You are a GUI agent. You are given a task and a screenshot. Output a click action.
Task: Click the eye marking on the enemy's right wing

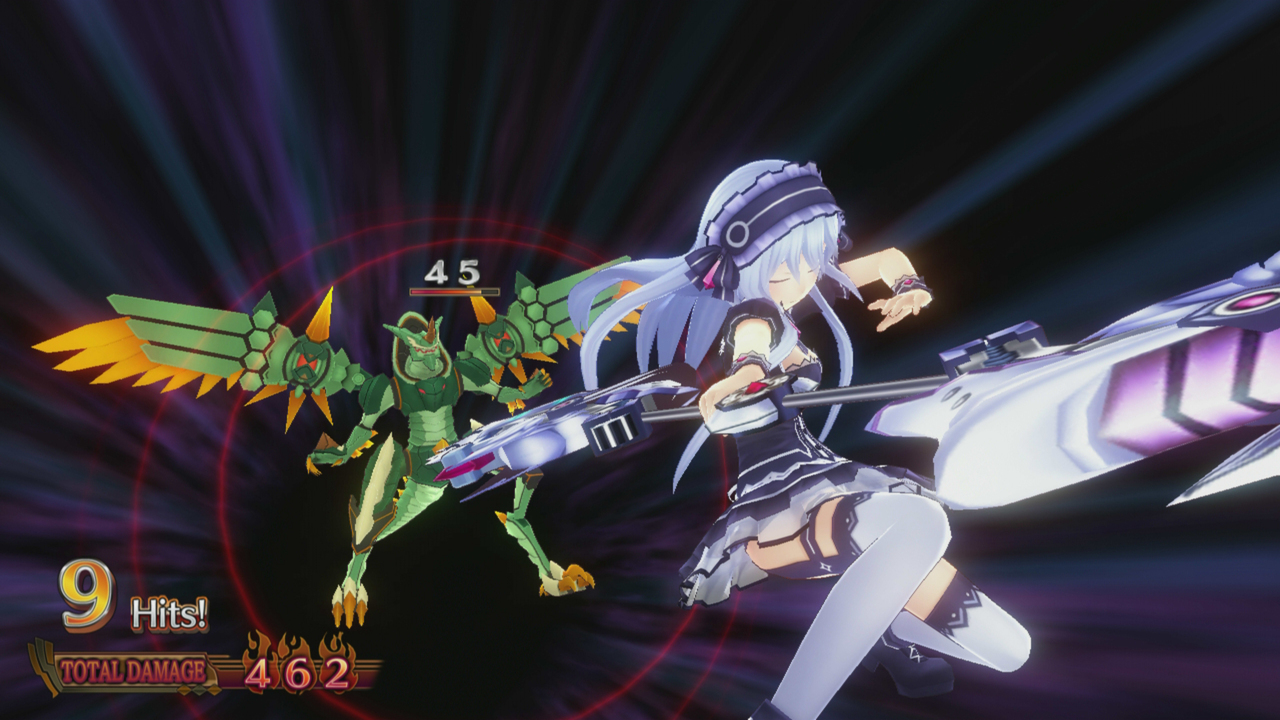point(503,343)
